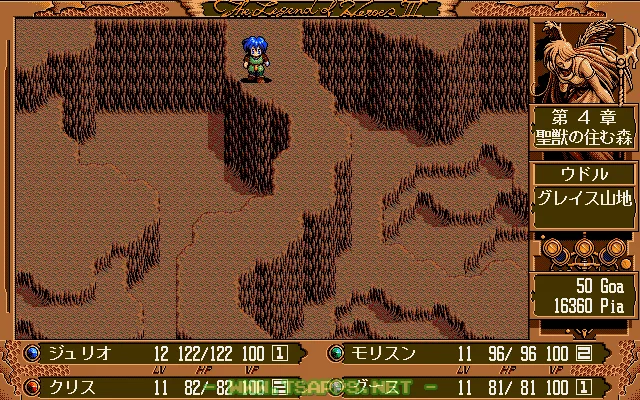Viewport: 640px width, 400px height.
Task: Select ジュリオ in the party status bar
Action: (78, 353)
